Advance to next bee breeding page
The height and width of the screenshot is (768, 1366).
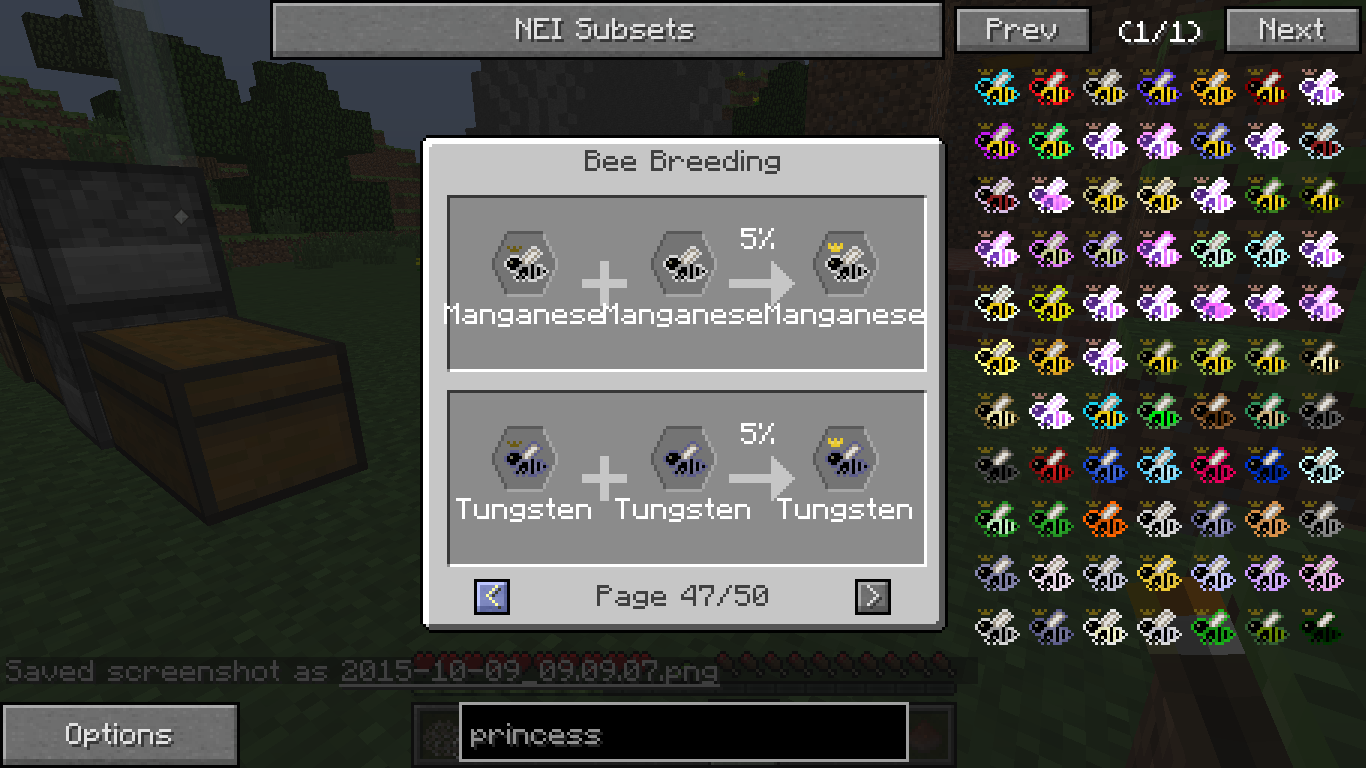[872, 597]
